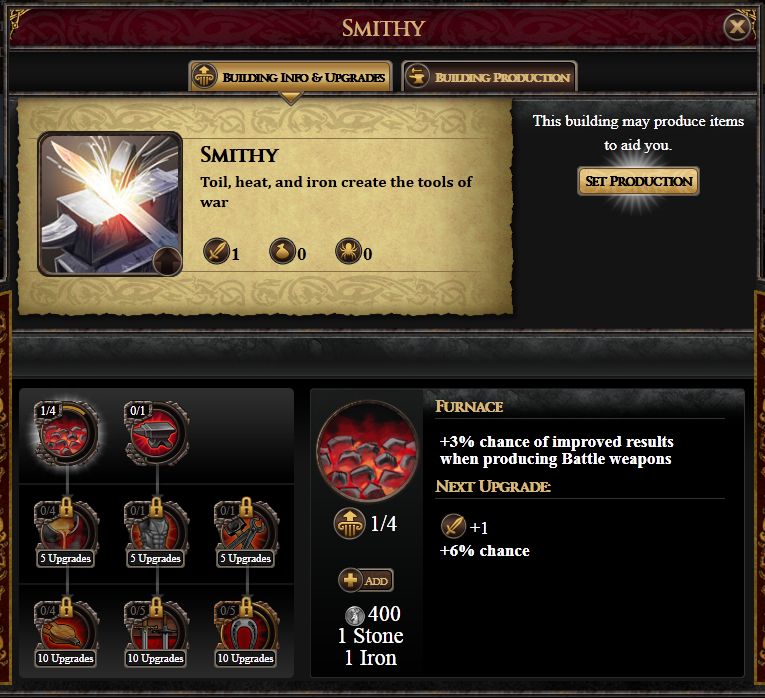This screenshot has height=698, width=765.
Task: Click the Set Production button
Action: pyautogui.click(x=638, y=181)
